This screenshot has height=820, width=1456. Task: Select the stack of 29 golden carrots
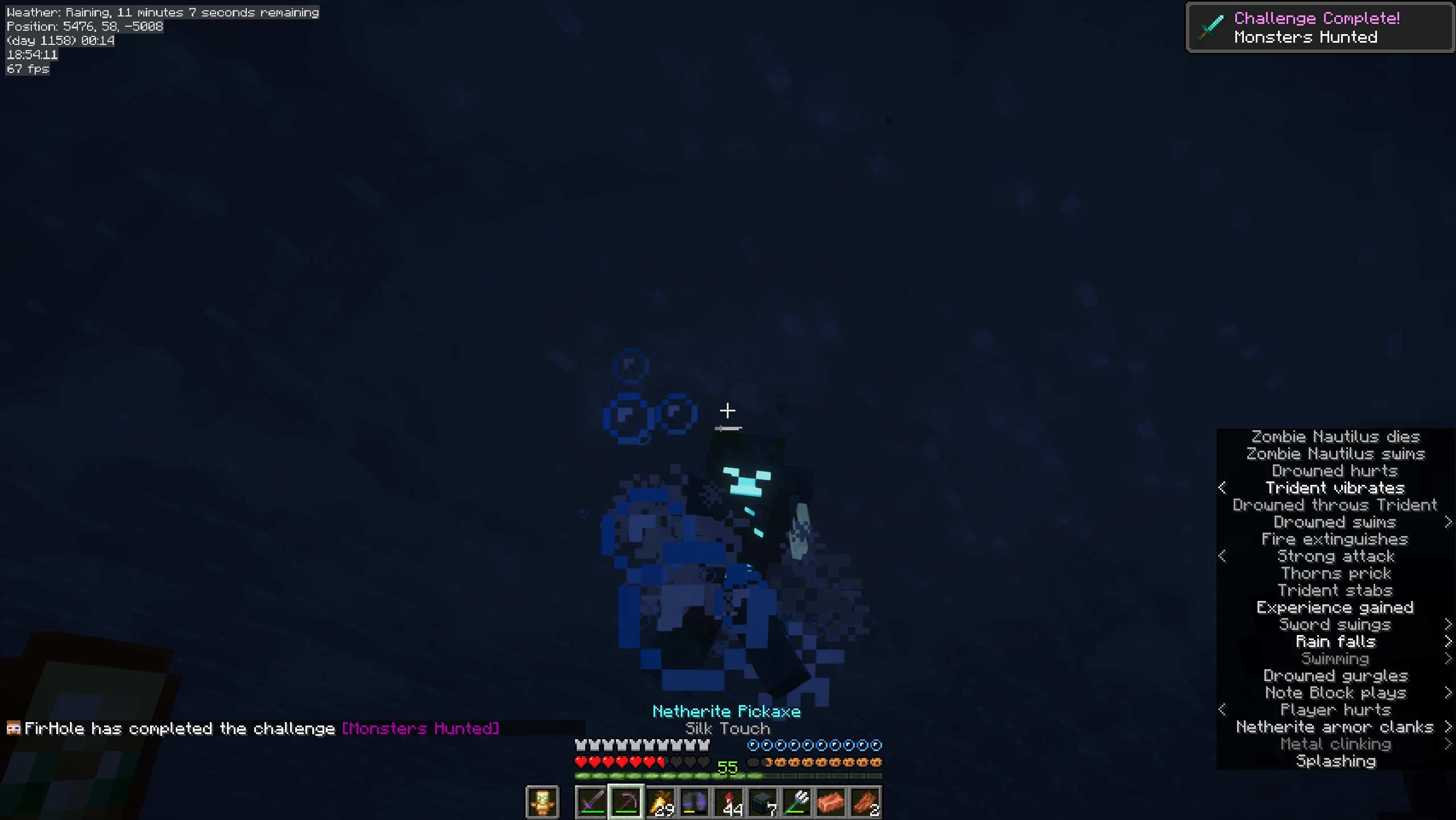(661, 802)
